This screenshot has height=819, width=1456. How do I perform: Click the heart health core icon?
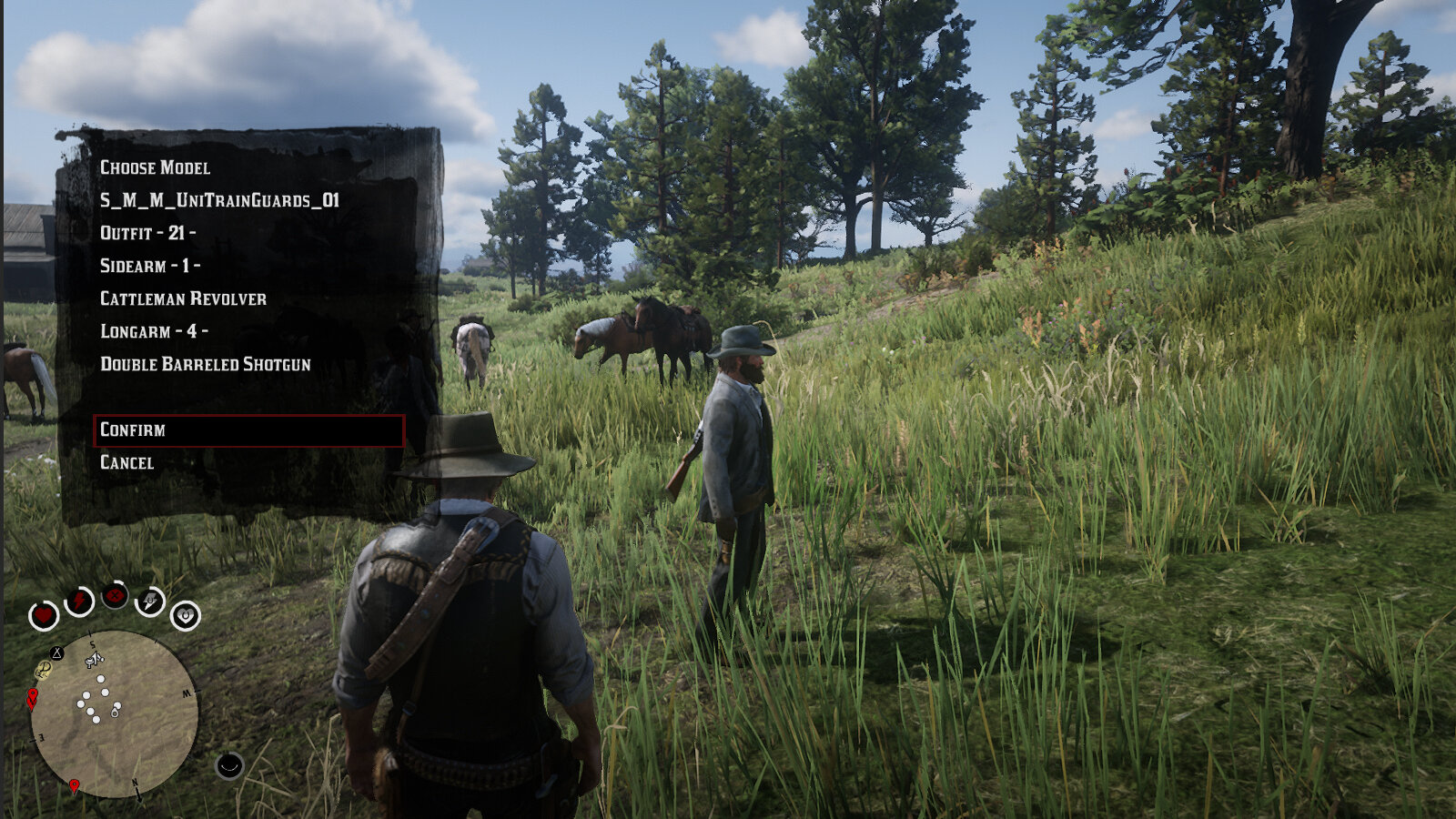point(43,616)
